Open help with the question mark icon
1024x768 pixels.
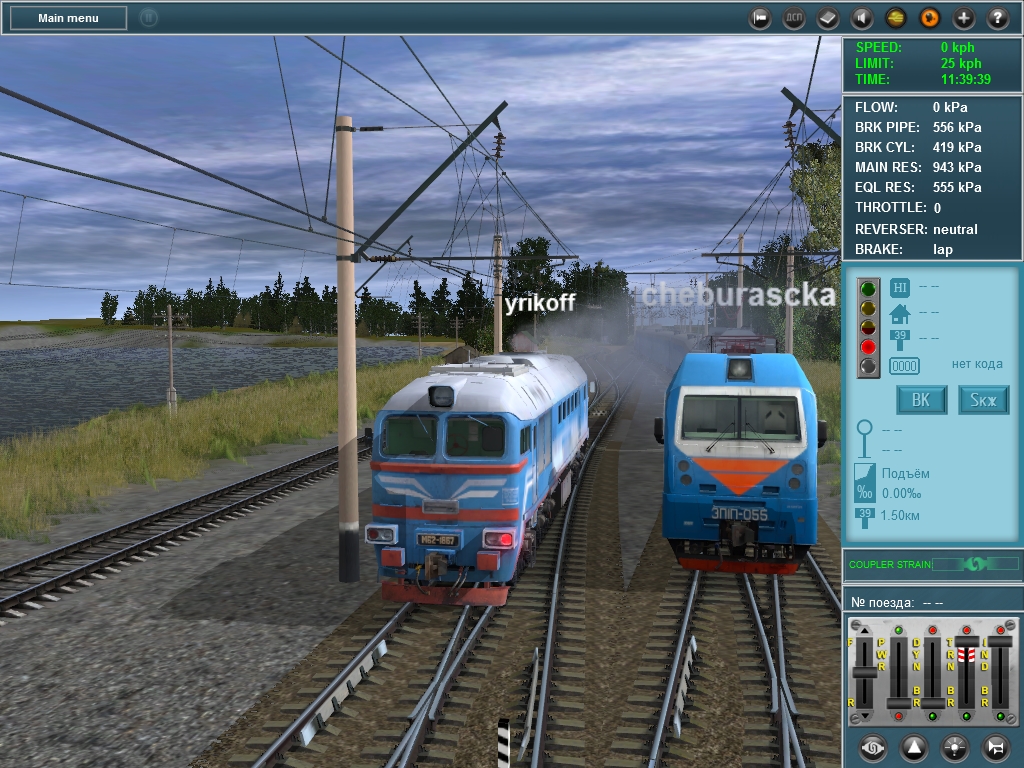pos(998,18)
